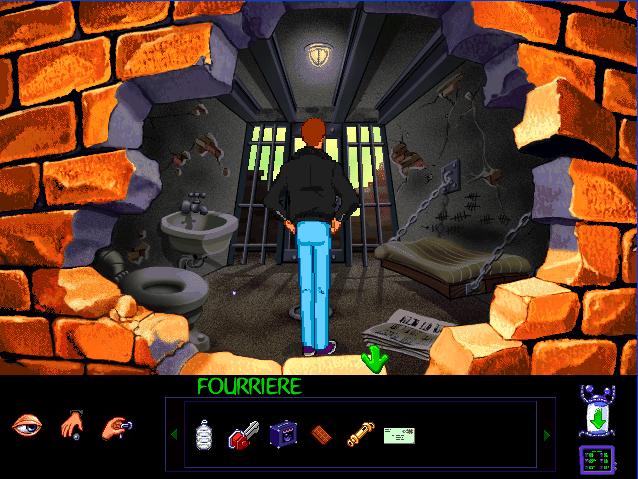The width and height of the screenshot is (638, 479).
Task: Activate the hand-with-key use action
Action: (115, 426)
